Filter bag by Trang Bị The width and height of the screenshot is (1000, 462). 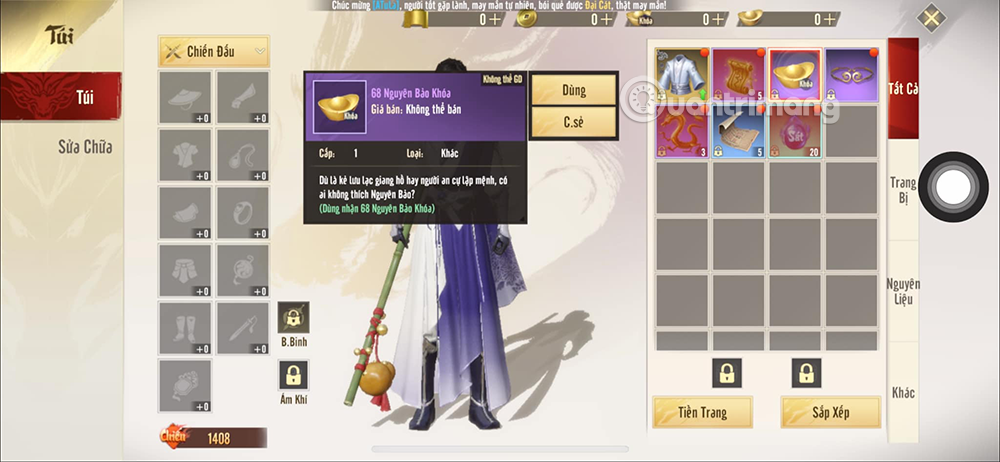click(903, 191)
